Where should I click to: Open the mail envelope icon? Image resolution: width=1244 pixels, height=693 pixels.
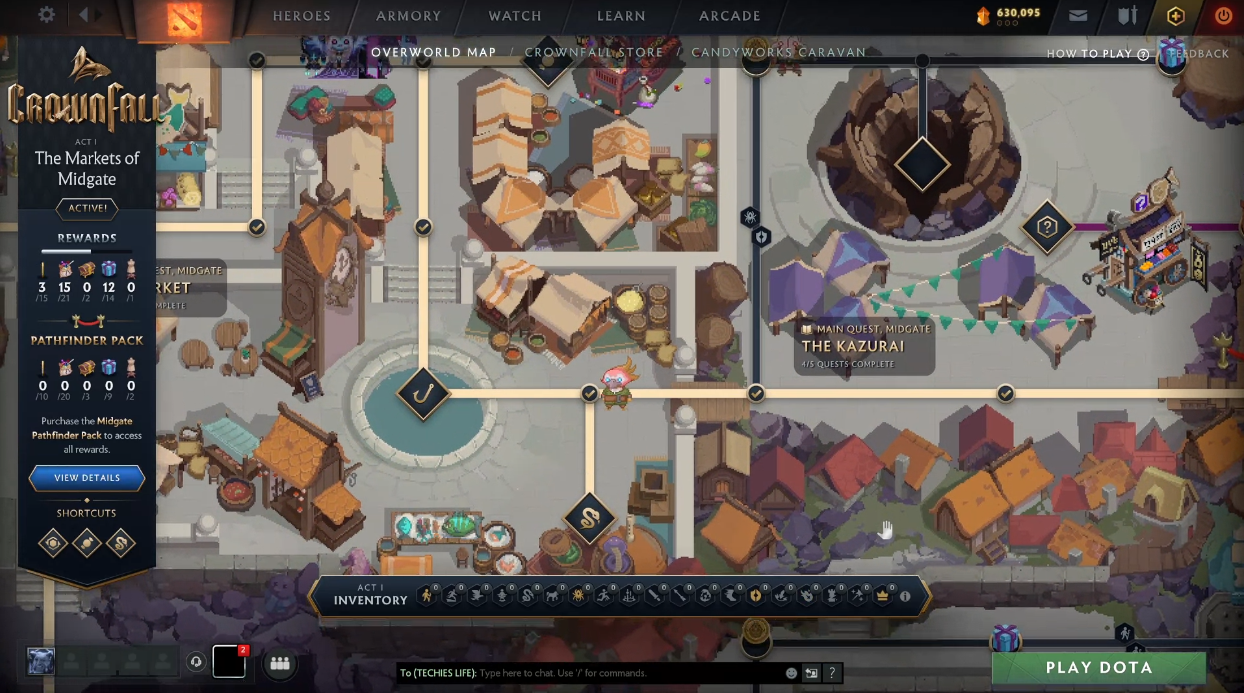(1078, 16)
